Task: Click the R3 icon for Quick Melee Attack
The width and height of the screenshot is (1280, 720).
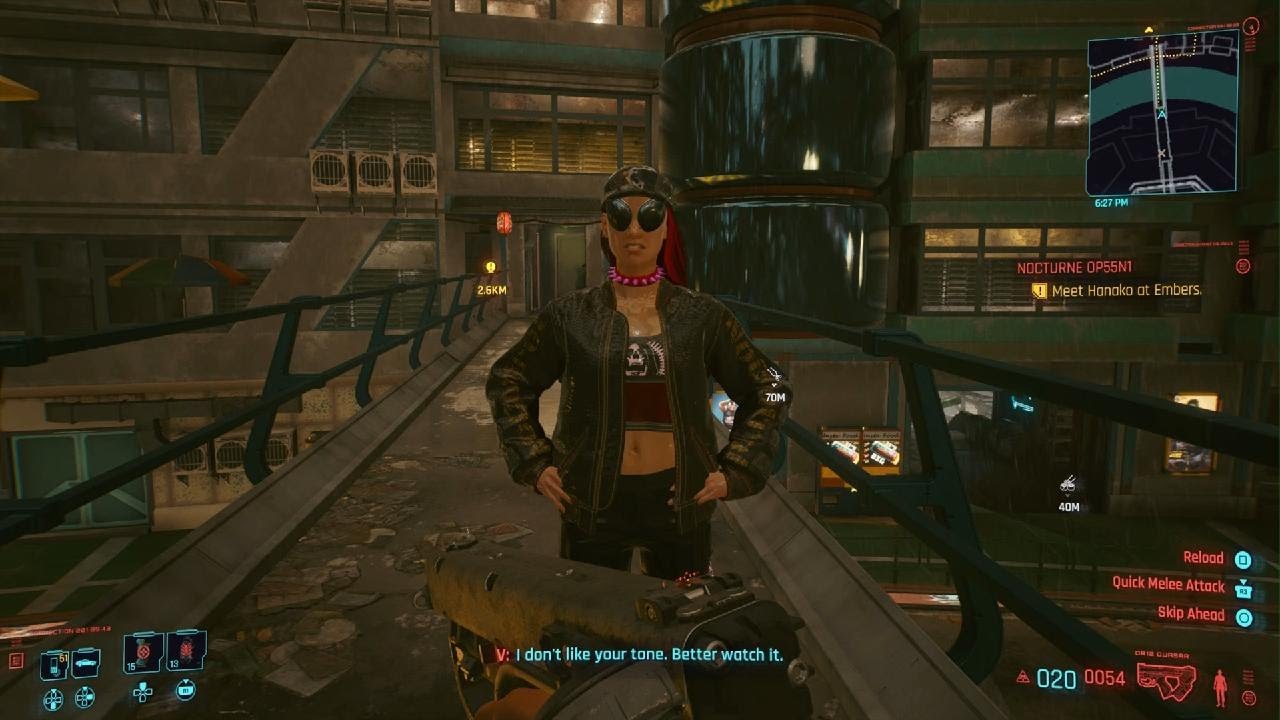Action: [x=1243, y=590]
